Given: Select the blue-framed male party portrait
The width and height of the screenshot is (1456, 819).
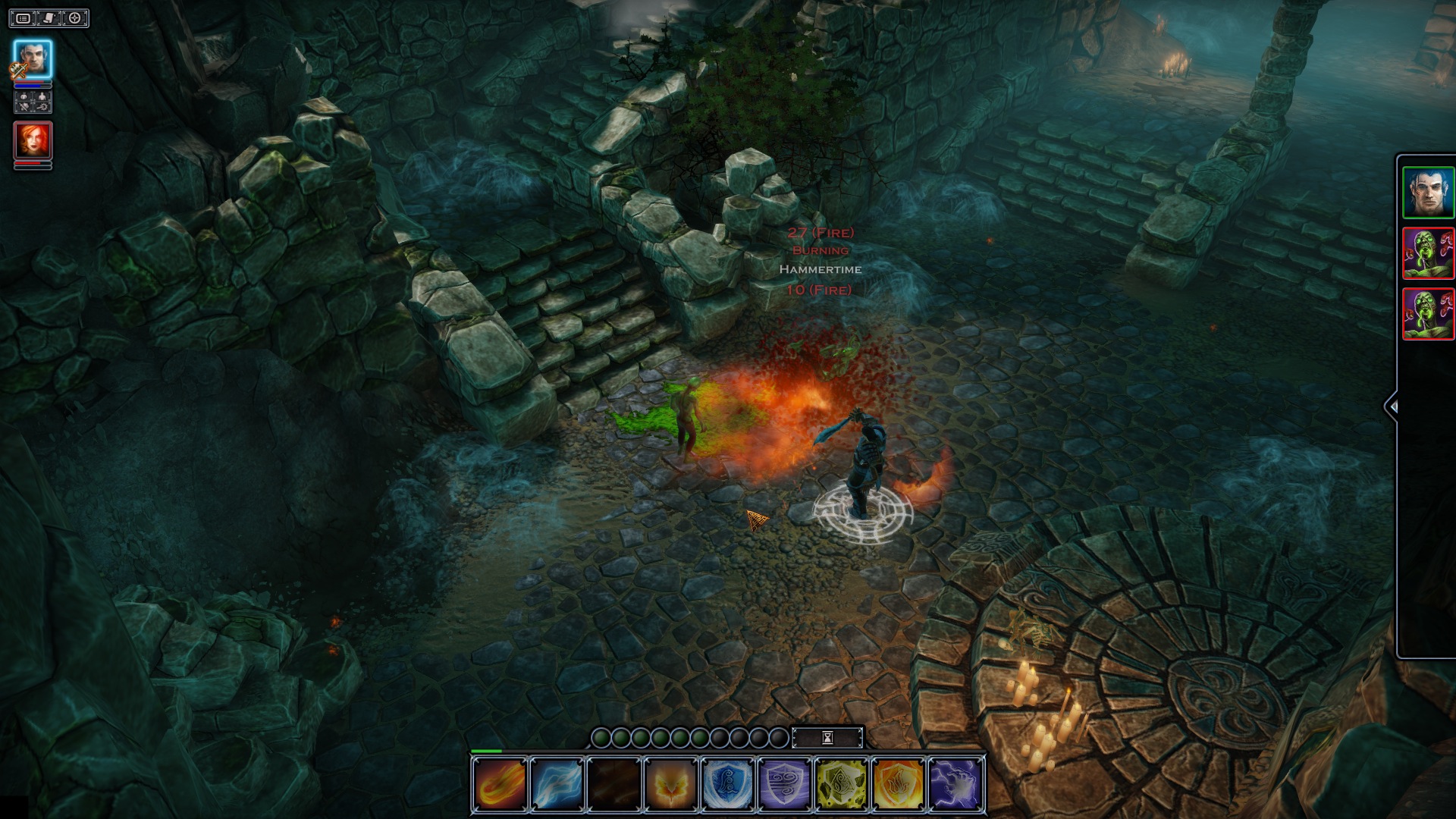Looking at the screenshot, I should [33, 59].
